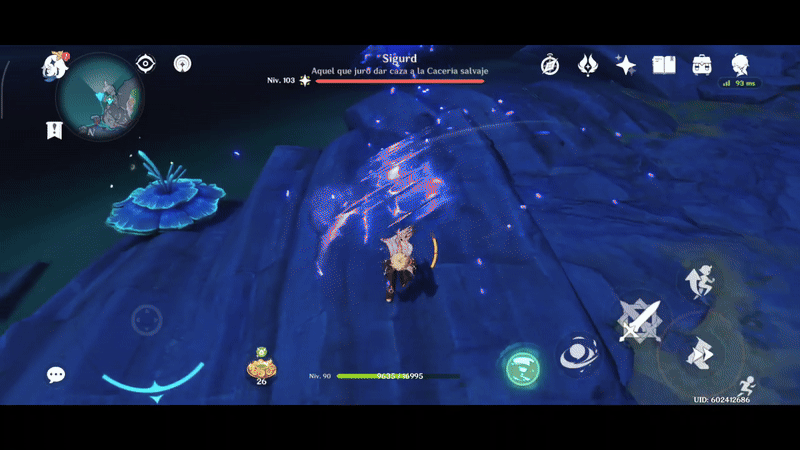Open the Adventurer Handbook book icon

pos(664,65)
